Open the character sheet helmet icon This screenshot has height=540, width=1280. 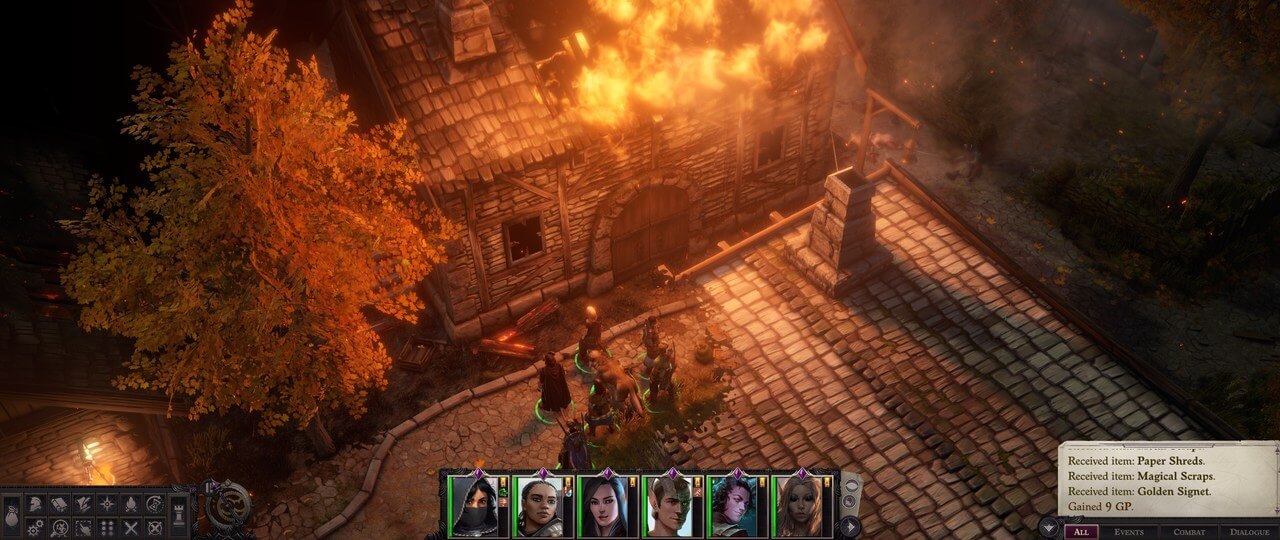pyautogui.click(x=36, y=504)
